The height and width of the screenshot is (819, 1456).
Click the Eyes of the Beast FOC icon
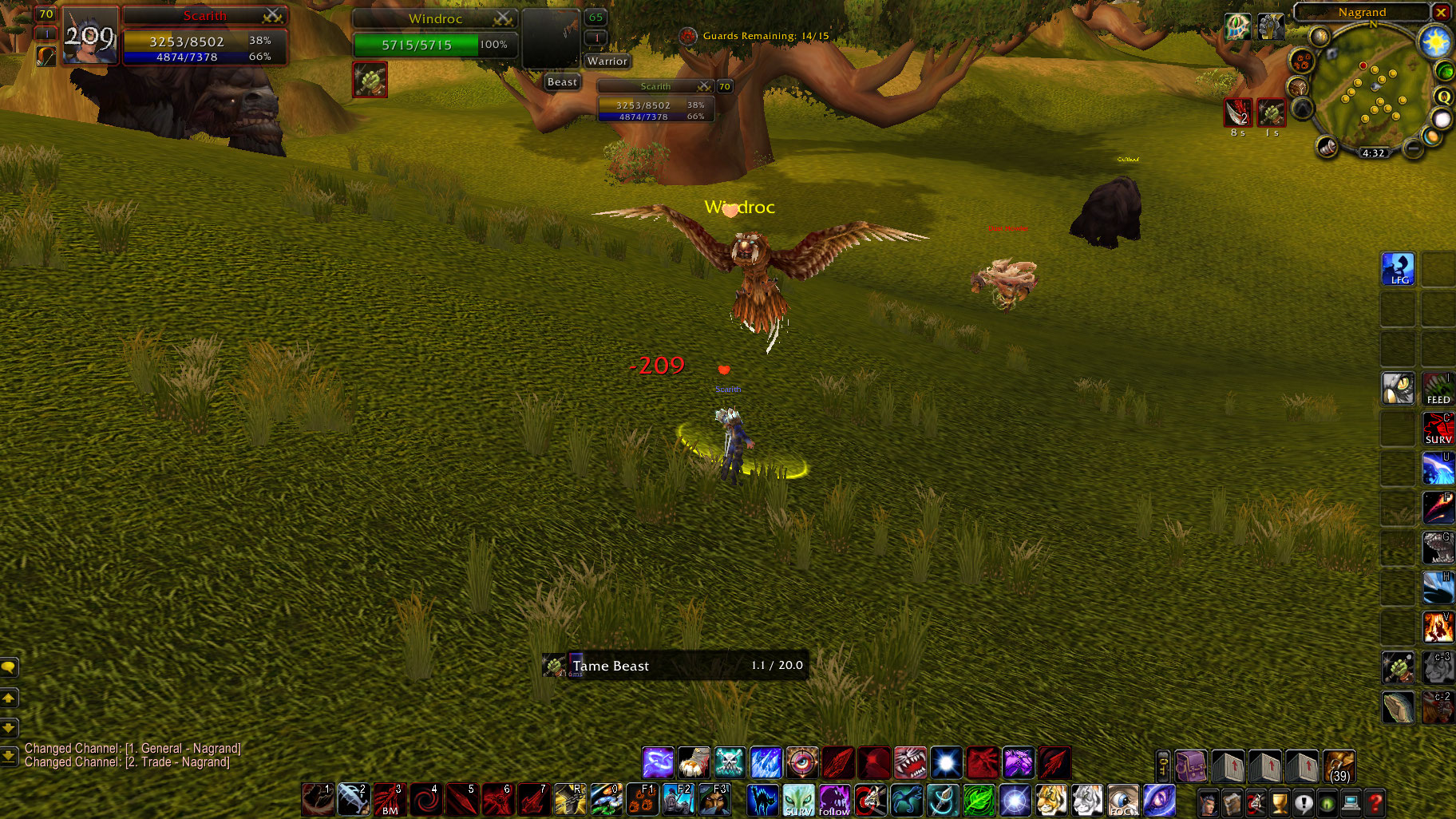click(1123, 801)
